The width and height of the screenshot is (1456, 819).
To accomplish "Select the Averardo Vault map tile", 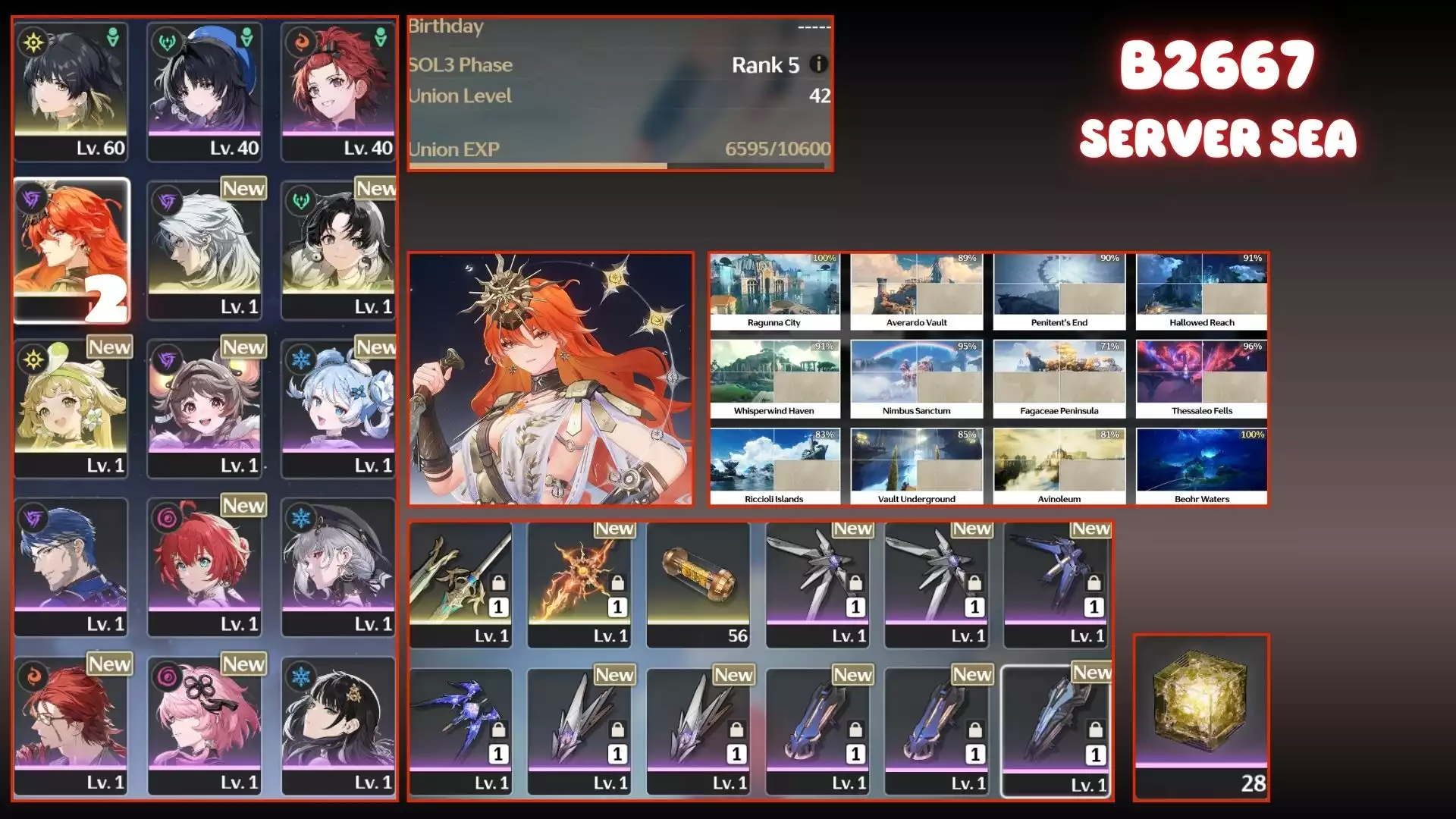I will [916, 292].
